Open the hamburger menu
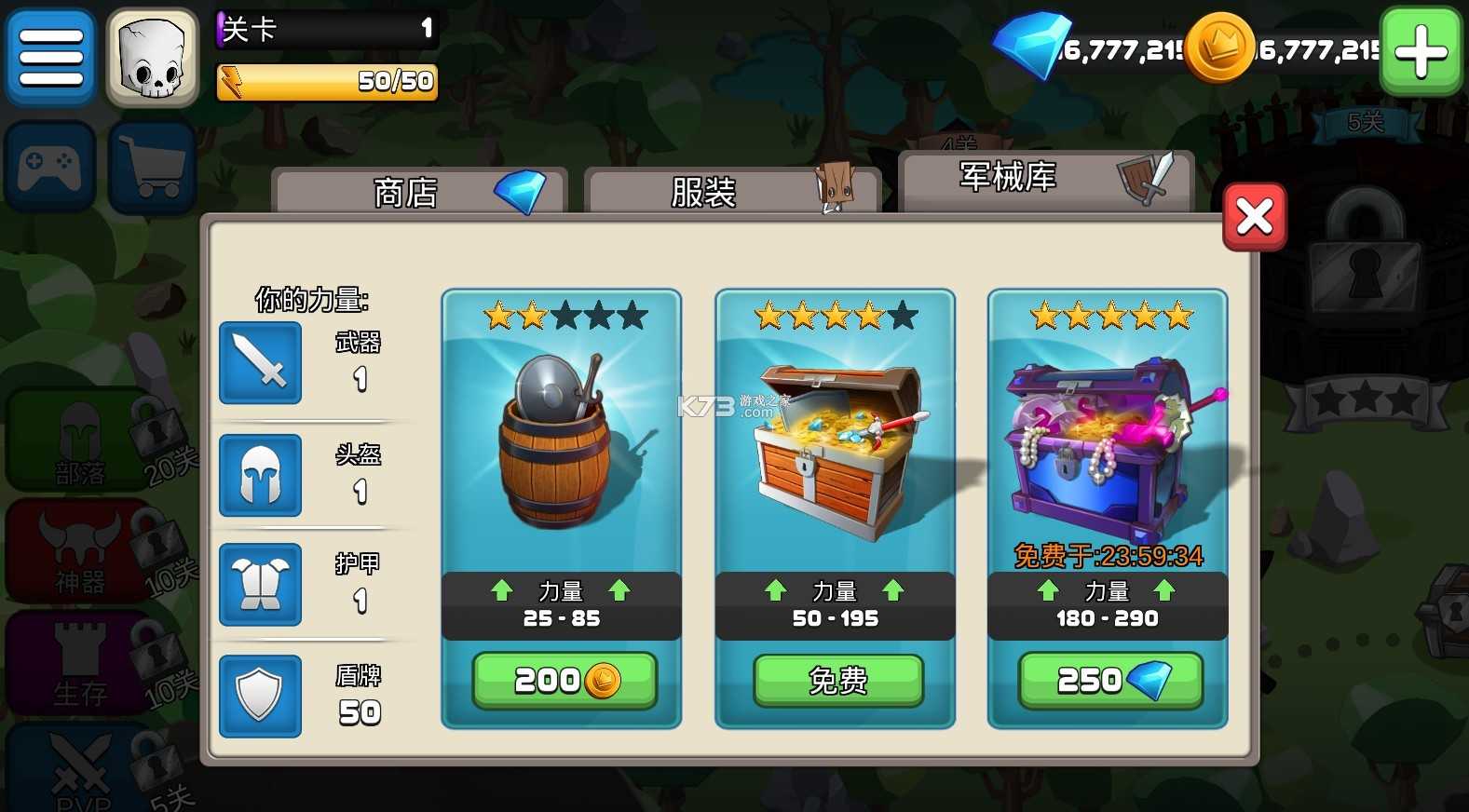Screen dimensions: 1469x812 tap(50, 57)
